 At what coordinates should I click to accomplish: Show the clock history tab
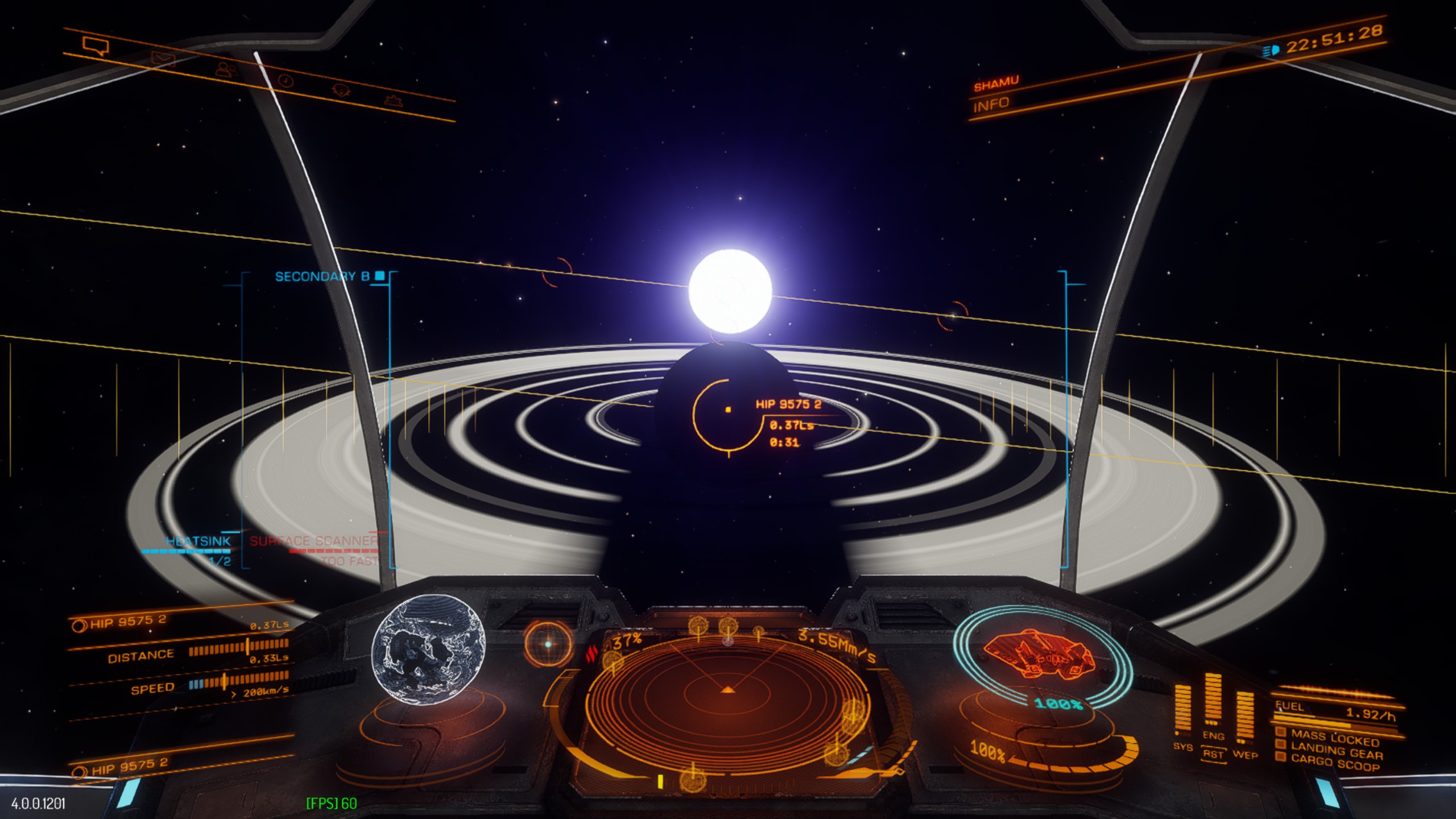286,81
